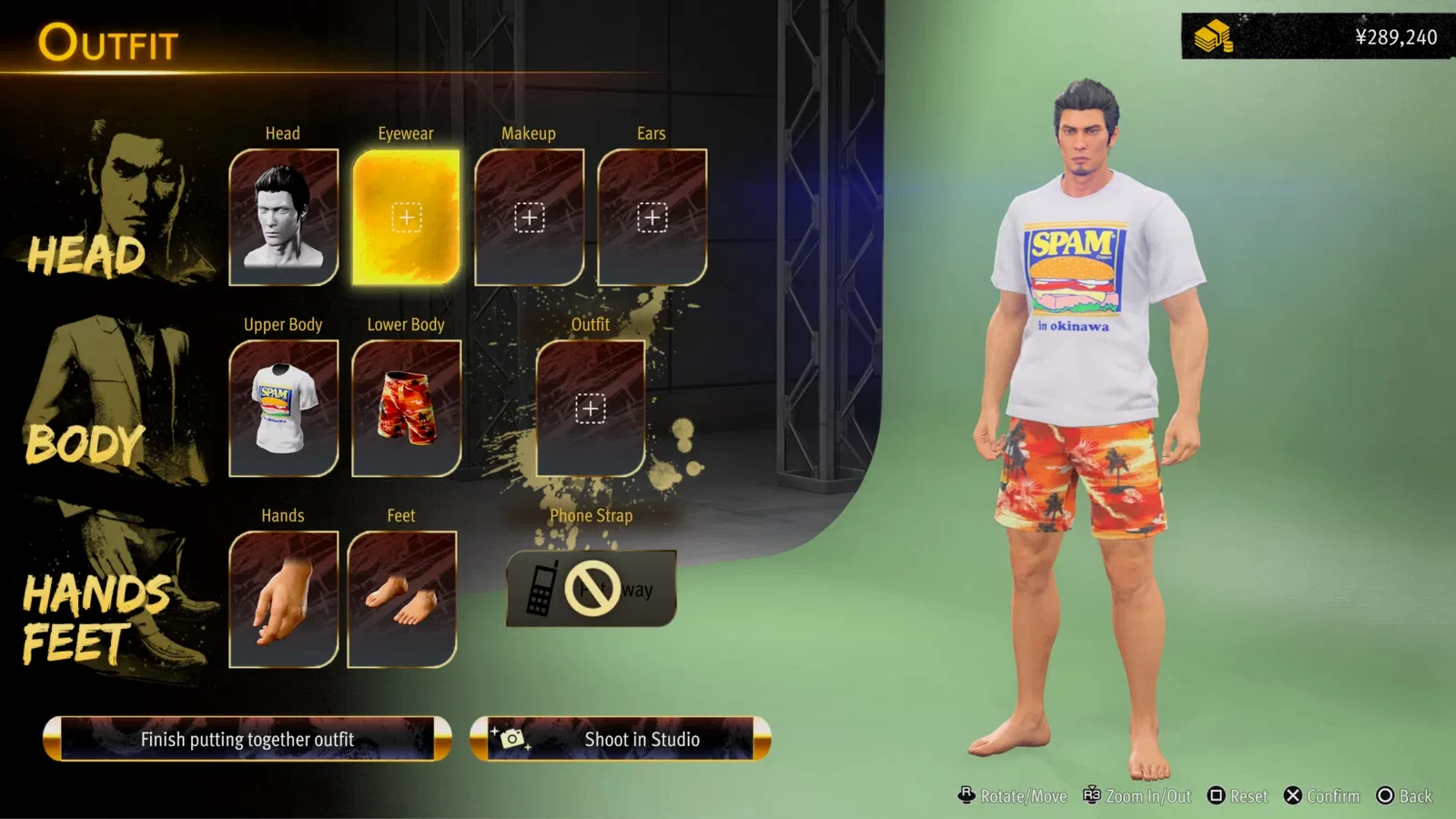The height and width of the screenshot is (819, 1456).
Task: Choose the bare Feet slot
Action: click(401, 600)
